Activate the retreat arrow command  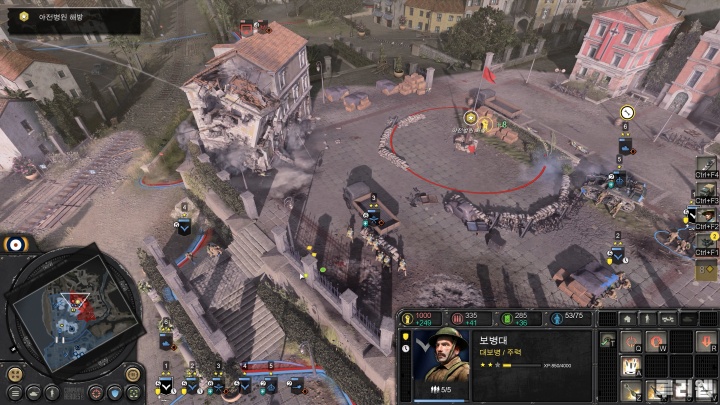[x=706, y=341]
